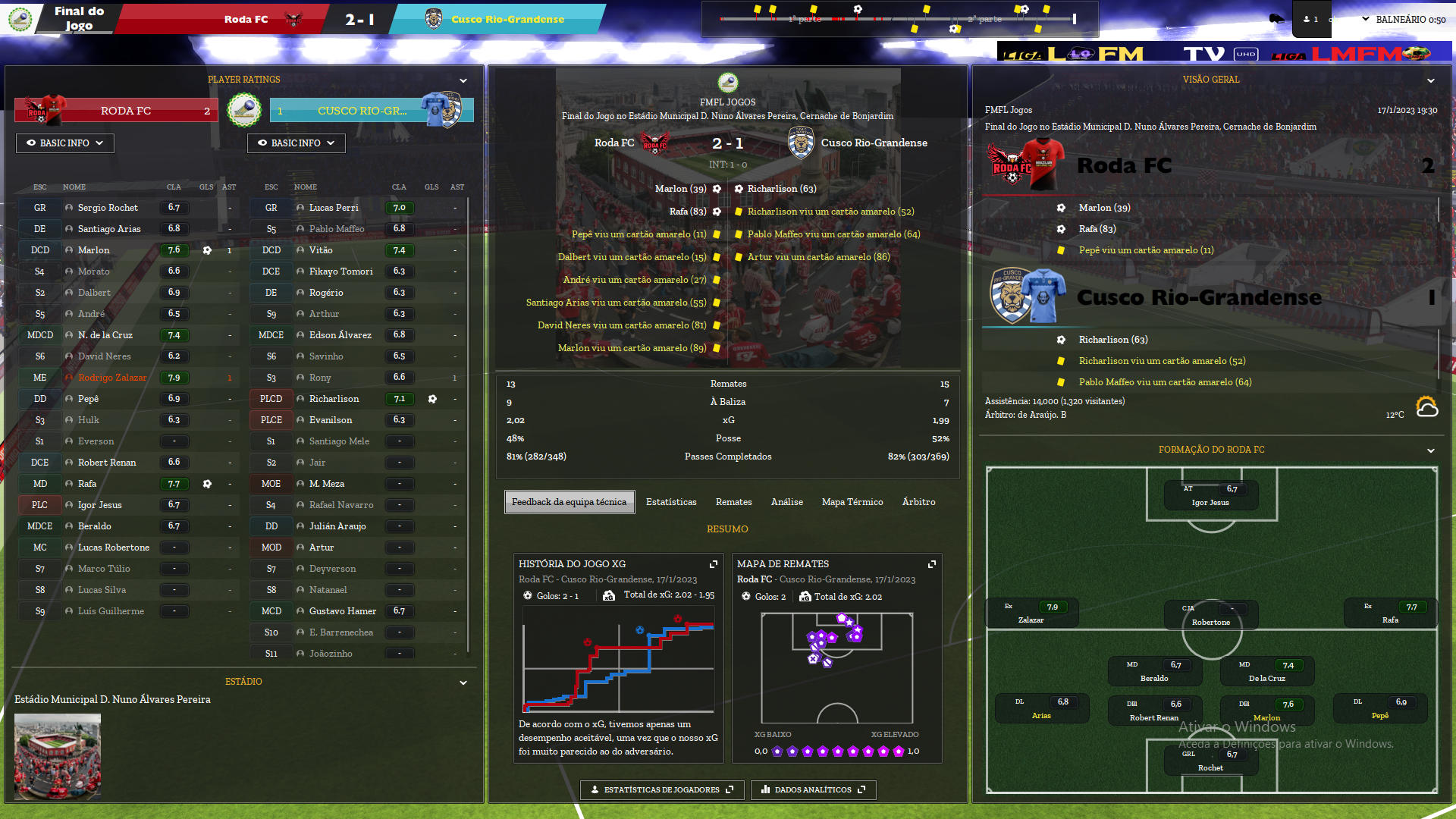Image resolution: width=1456 pixels, height=819 pixels.
Task: Open the Árbitro tab
Action: click(x=918, y=502)
